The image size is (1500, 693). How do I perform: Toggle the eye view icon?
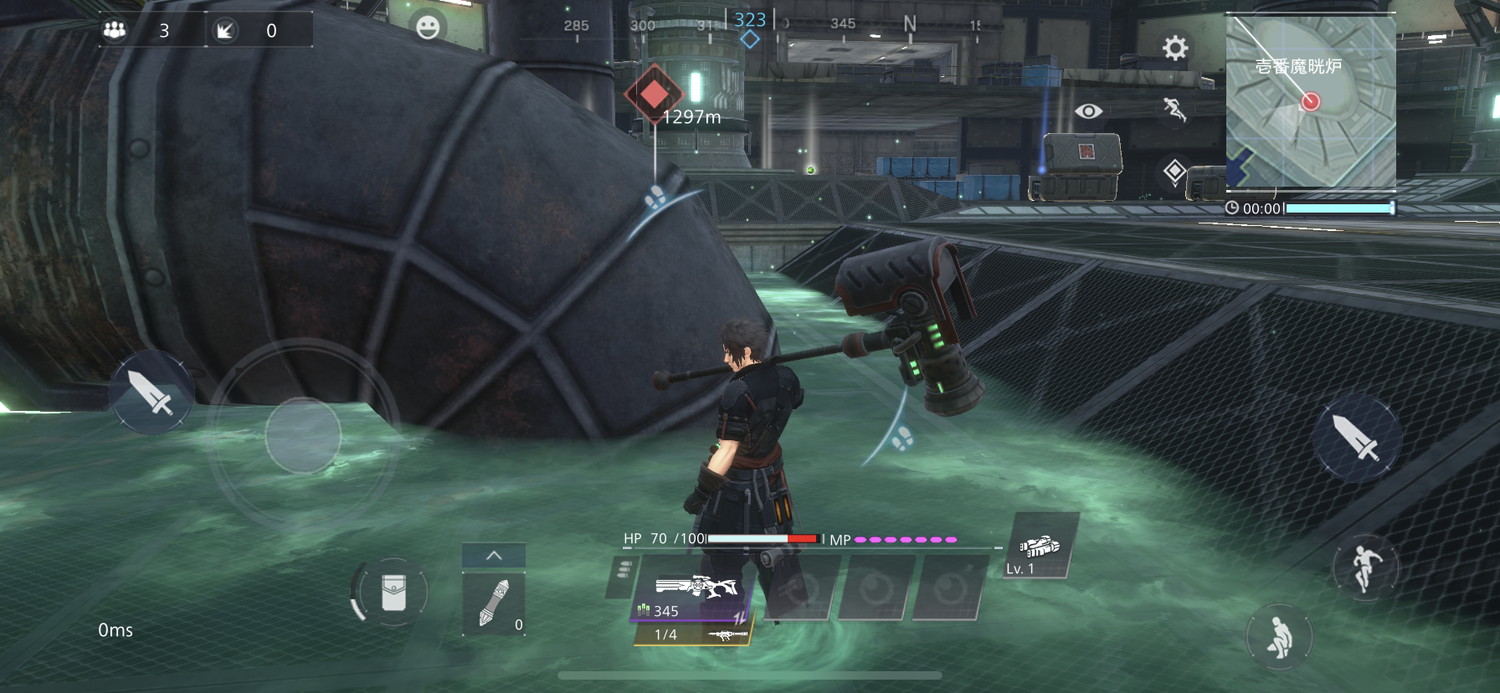(x=1089, y=111)
